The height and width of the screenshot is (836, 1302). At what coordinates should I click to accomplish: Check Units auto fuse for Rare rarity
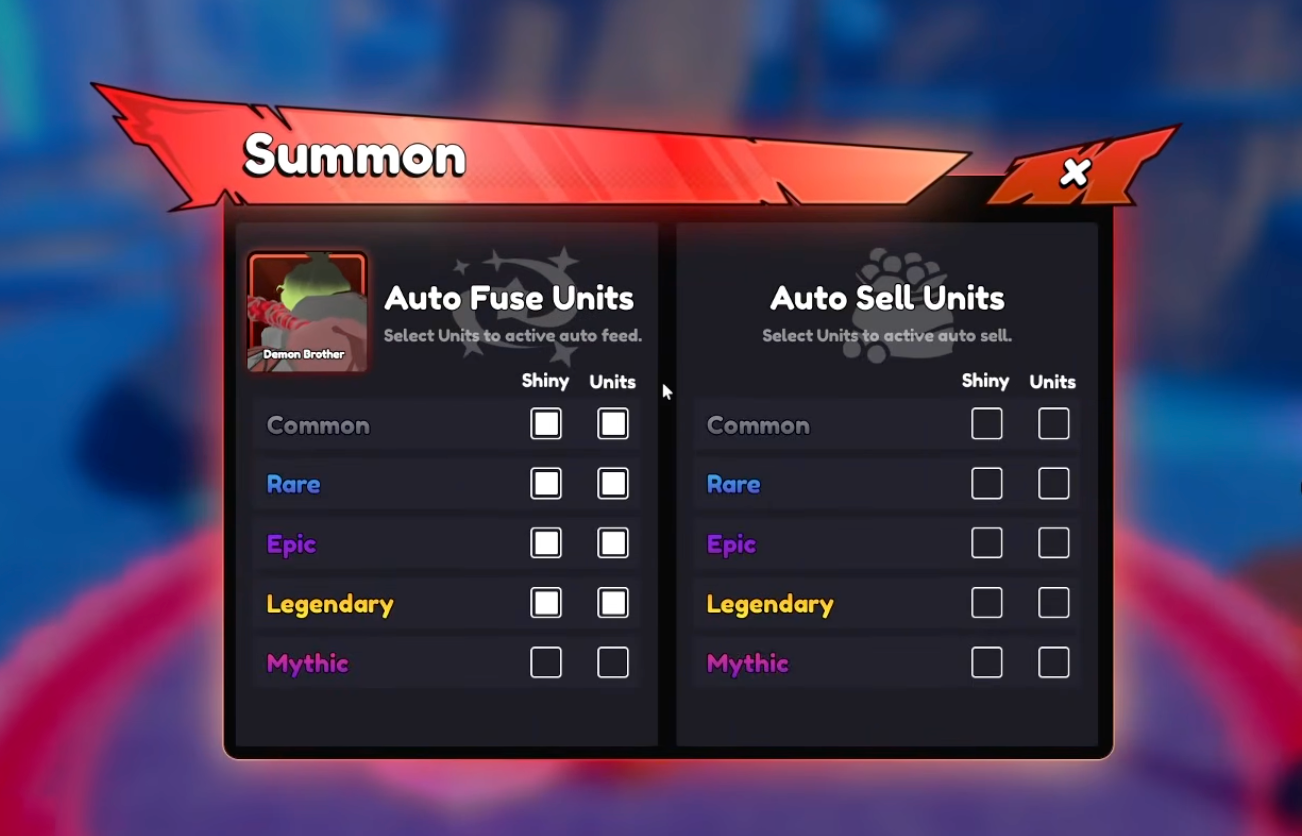coord(612,483)
